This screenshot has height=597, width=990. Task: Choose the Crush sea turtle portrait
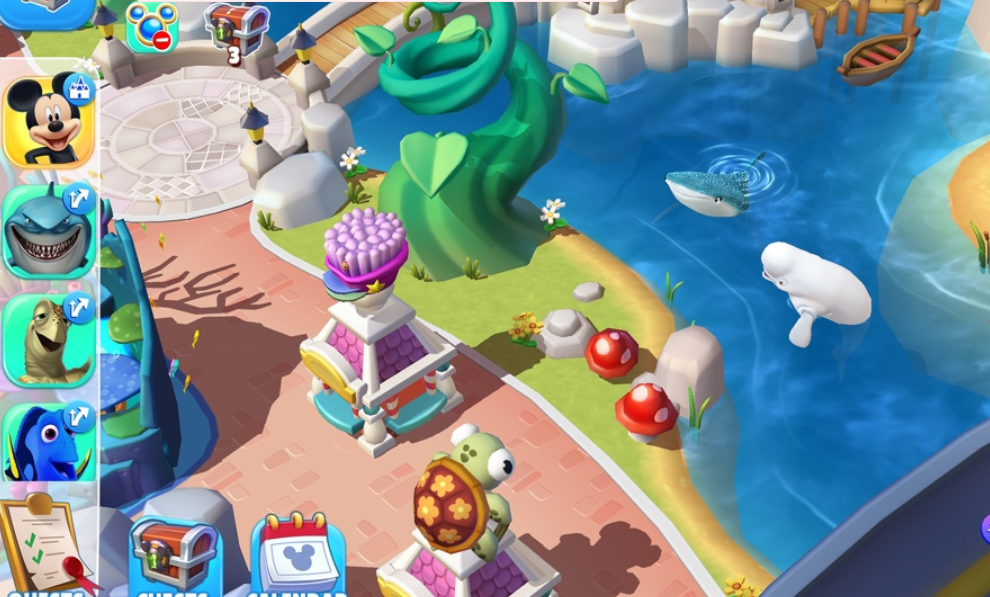point(48,340)
